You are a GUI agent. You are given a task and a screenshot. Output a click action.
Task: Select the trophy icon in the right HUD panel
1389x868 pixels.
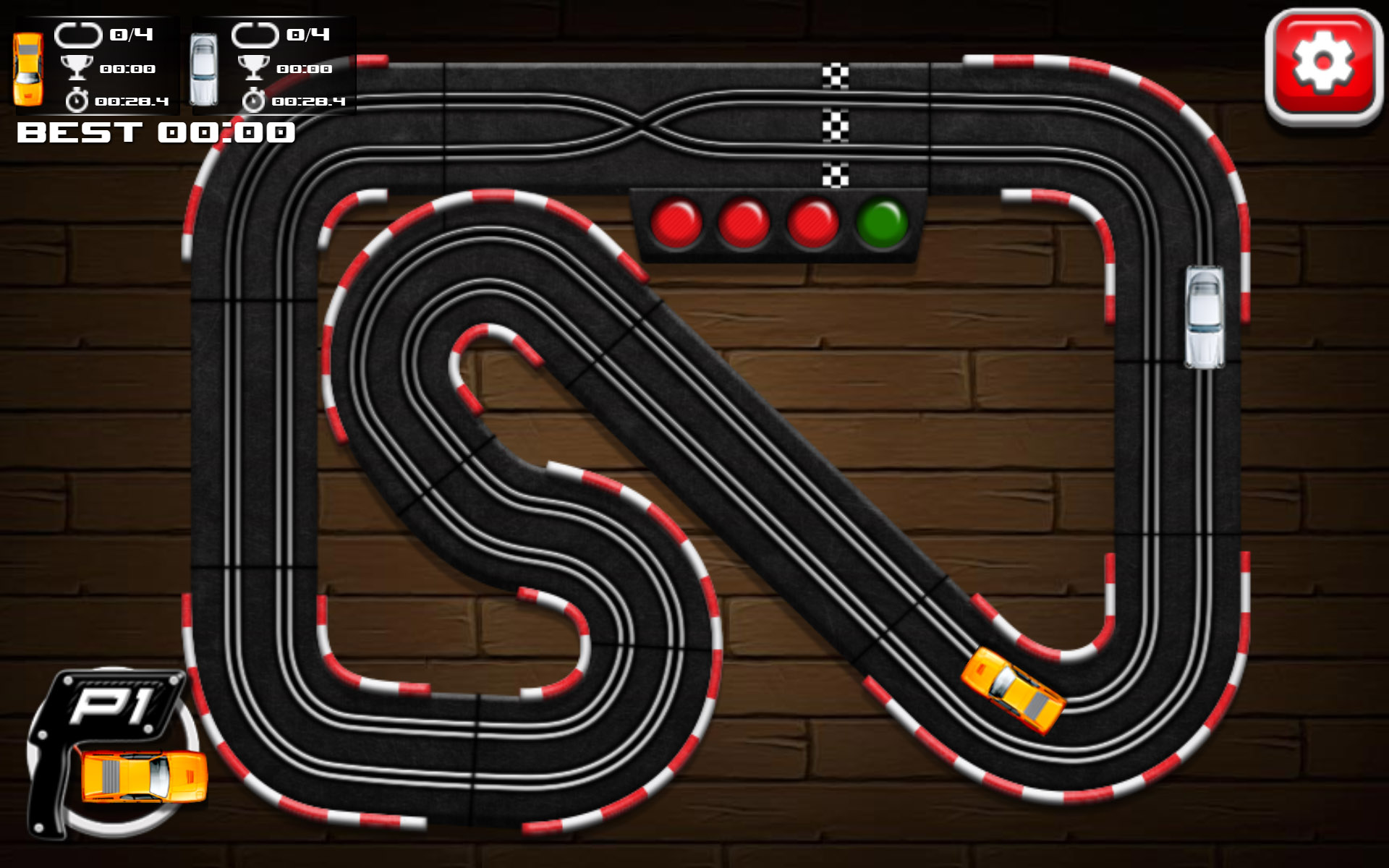(x=253, y=68)
